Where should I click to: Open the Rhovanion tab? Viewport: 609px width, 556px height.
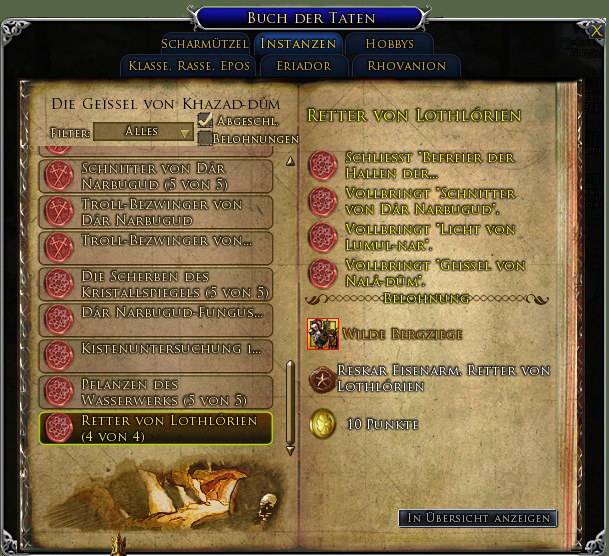(x=406, y=66)
